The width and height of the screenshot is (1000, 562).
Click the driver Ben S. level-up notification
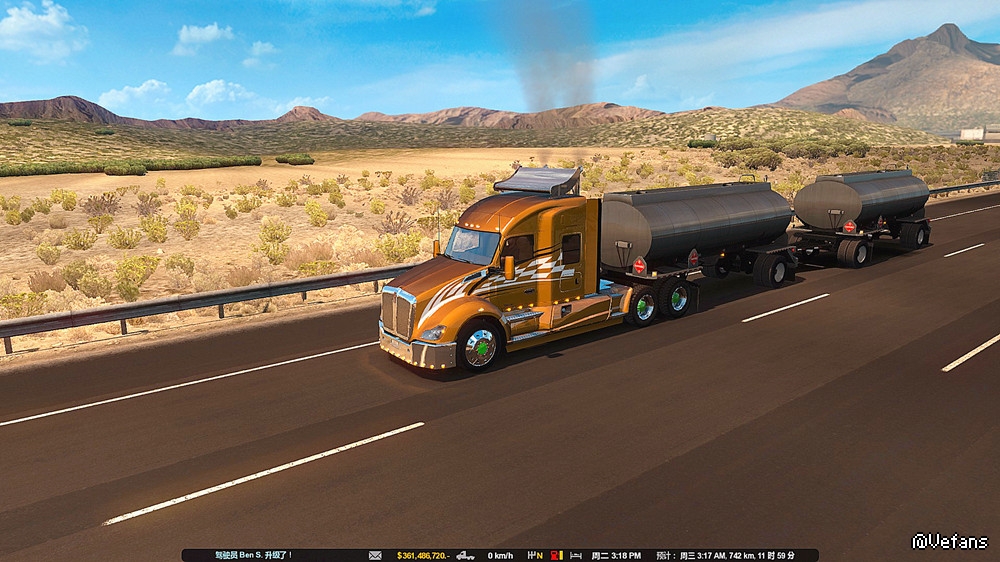(252, 555)
